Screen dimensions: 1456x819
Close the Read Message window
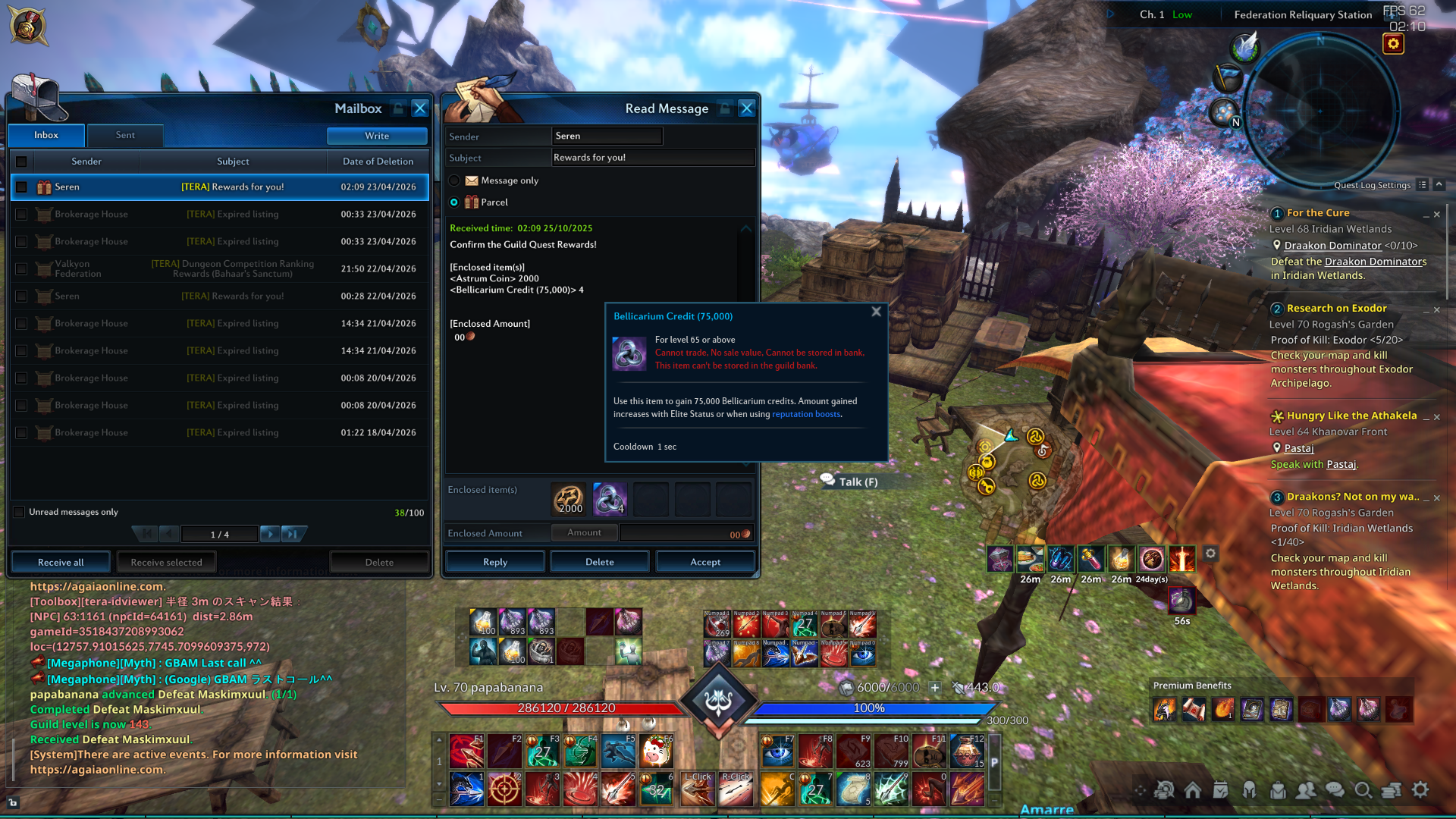[746, 108]
